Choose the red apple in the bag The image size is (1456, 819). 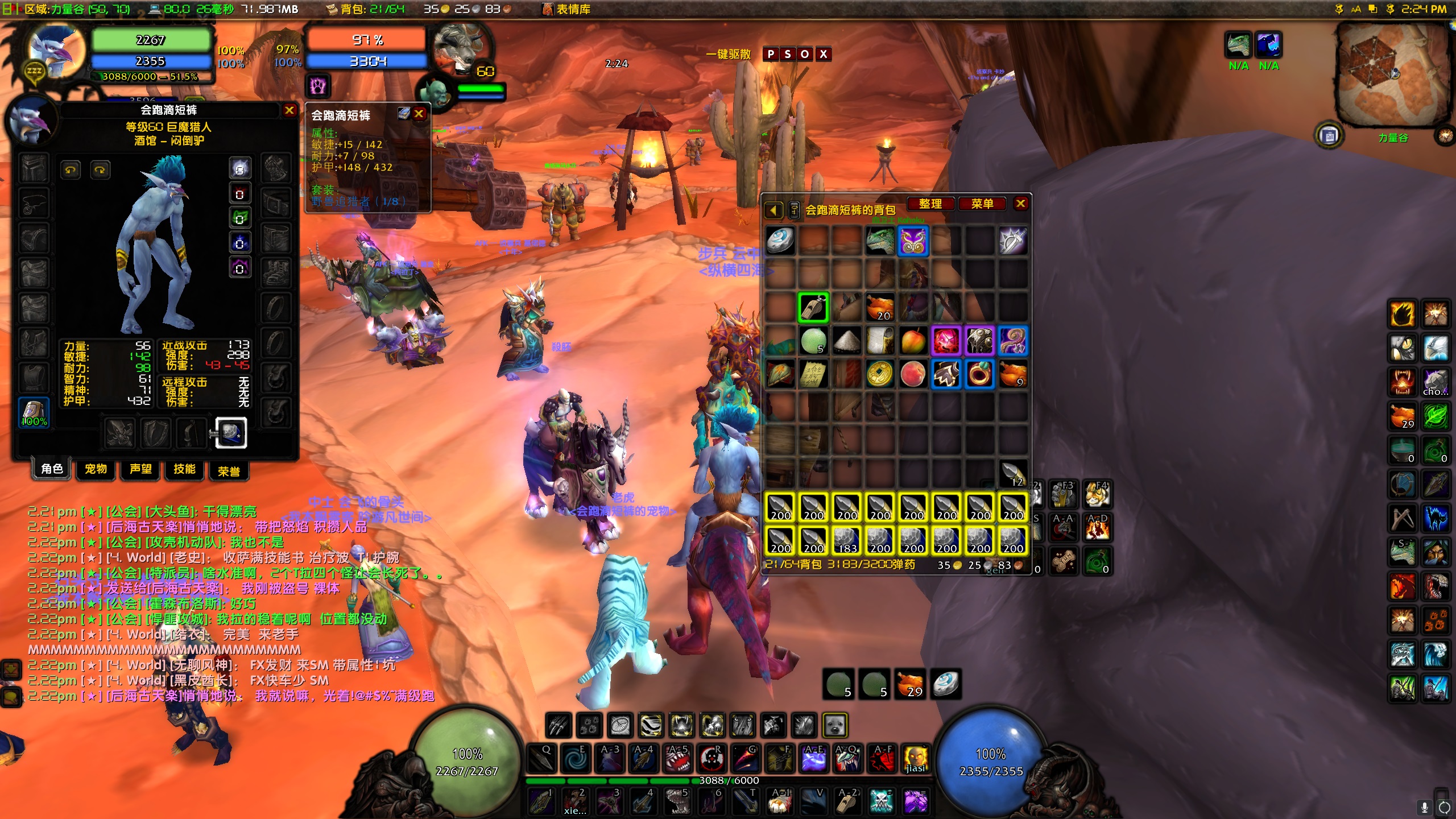[x=913, y=341]
